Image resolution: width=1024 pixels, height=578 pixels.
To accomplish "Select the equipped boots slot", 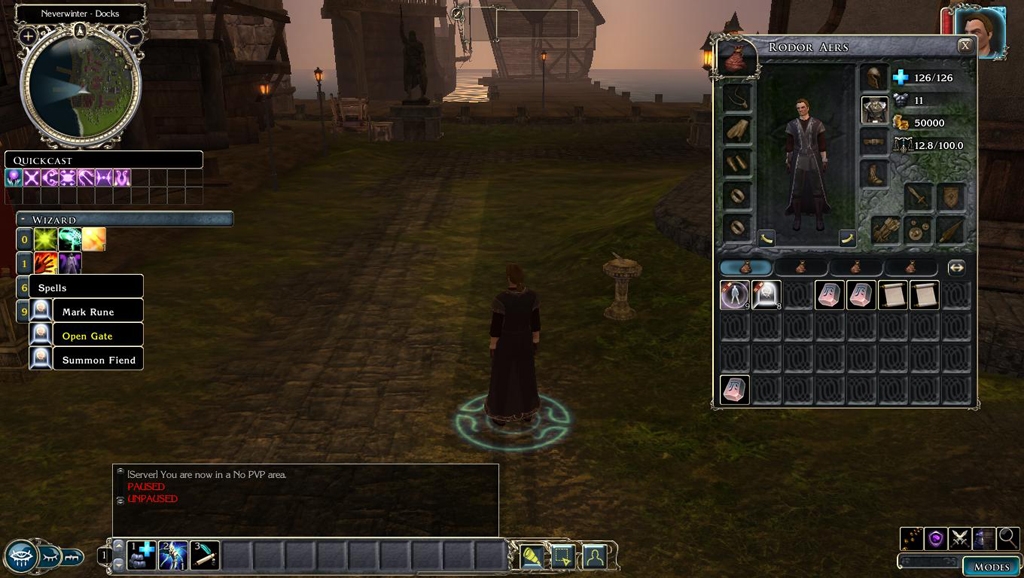I will 874,174.
